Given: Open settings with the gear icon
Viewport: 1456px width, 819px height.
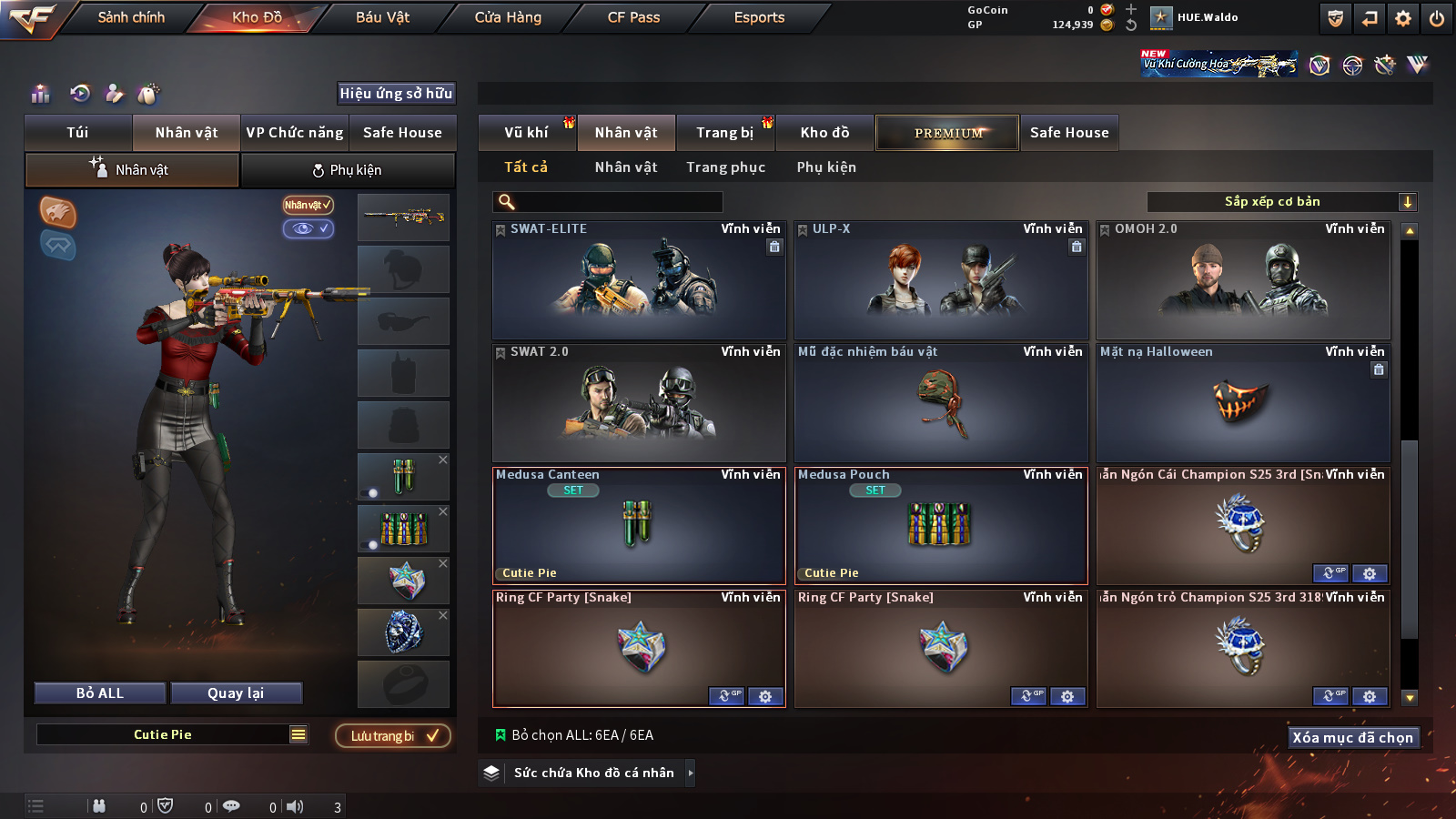Looking at the screenshot, I should (x=1403, y=17).
